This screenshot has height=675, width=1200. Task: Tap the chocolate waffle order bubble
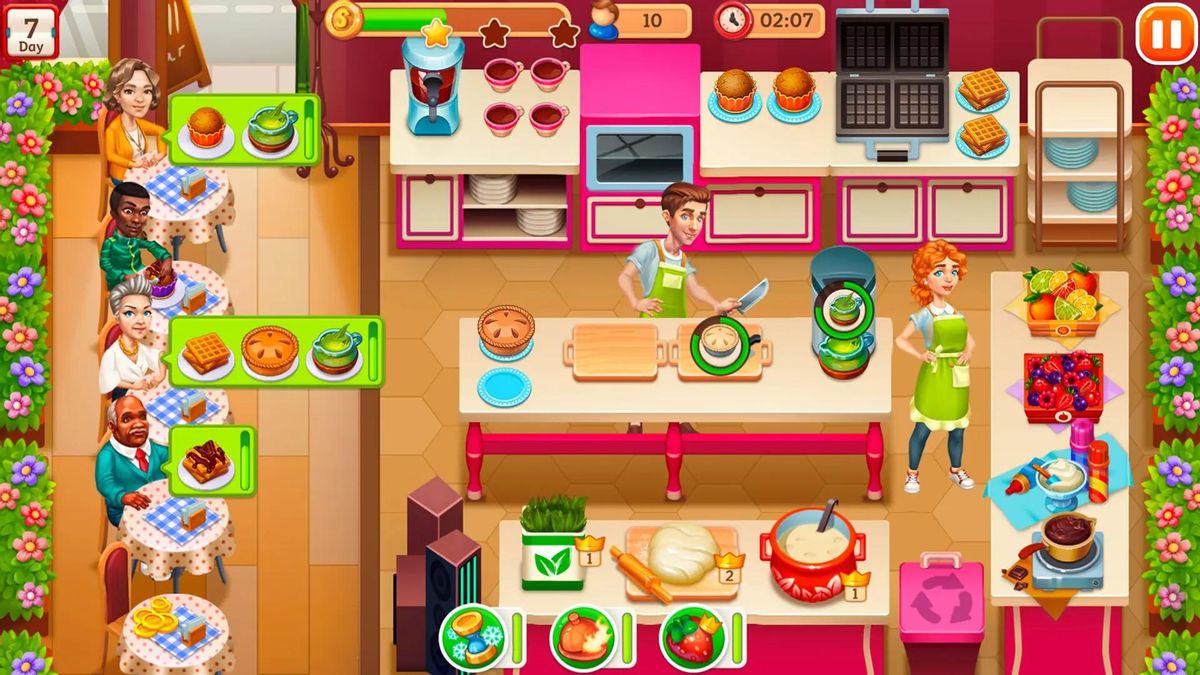point(211,461)
